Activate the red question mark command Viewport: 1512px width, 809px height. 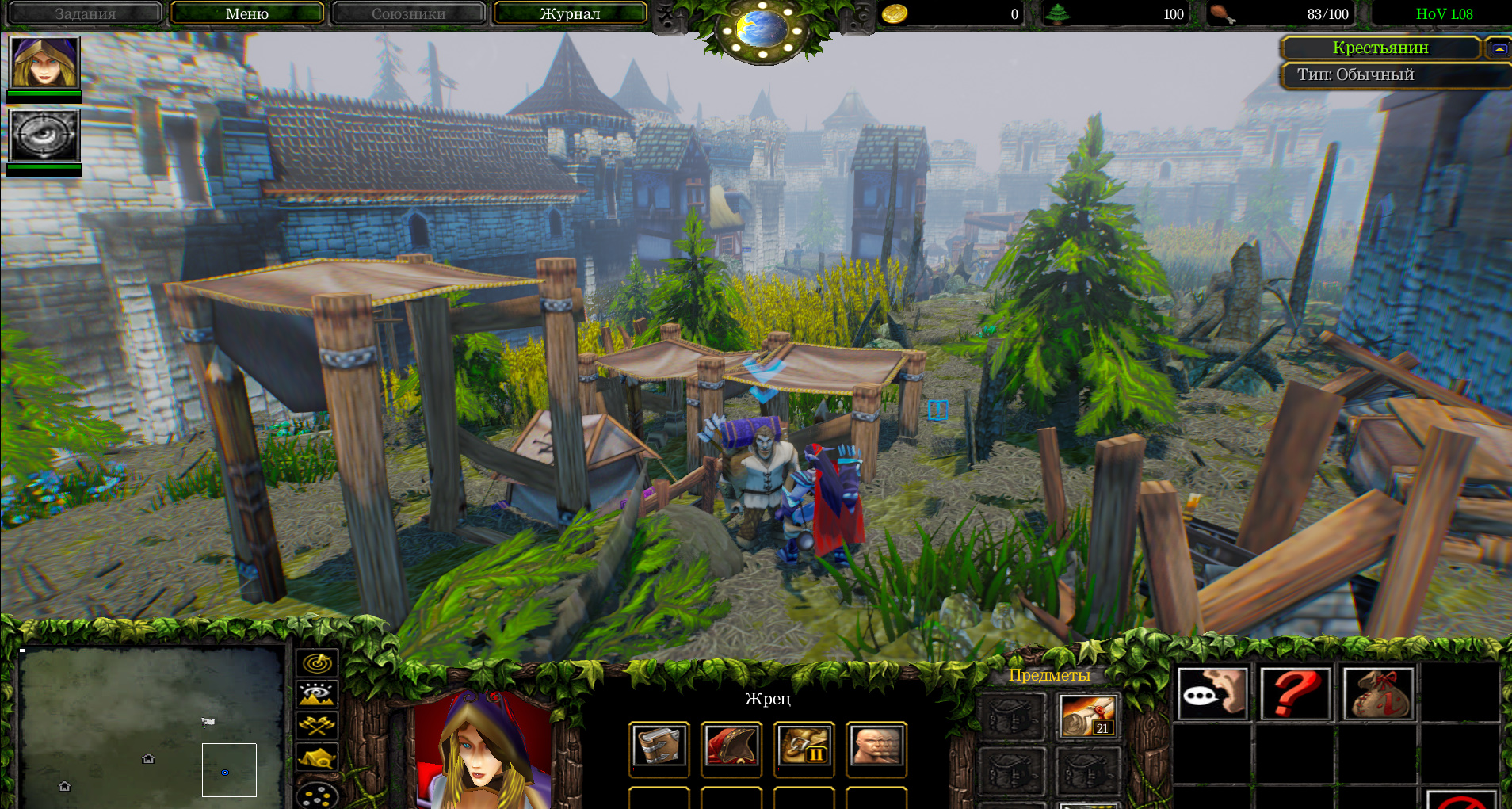(x=1296, y=694)
